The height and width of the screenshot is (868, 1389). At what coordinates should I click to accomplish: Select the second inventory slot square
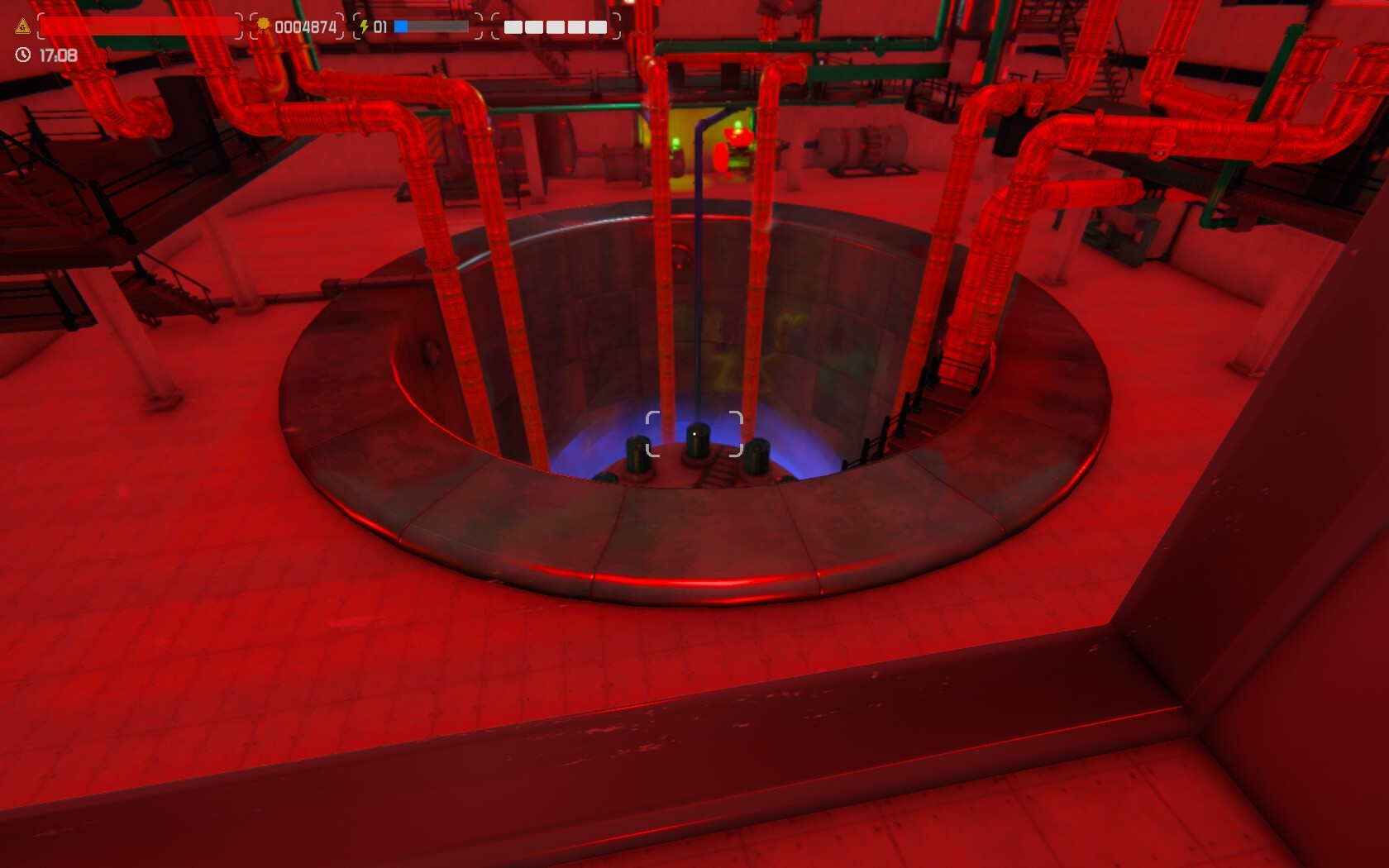tap(532, 26)
